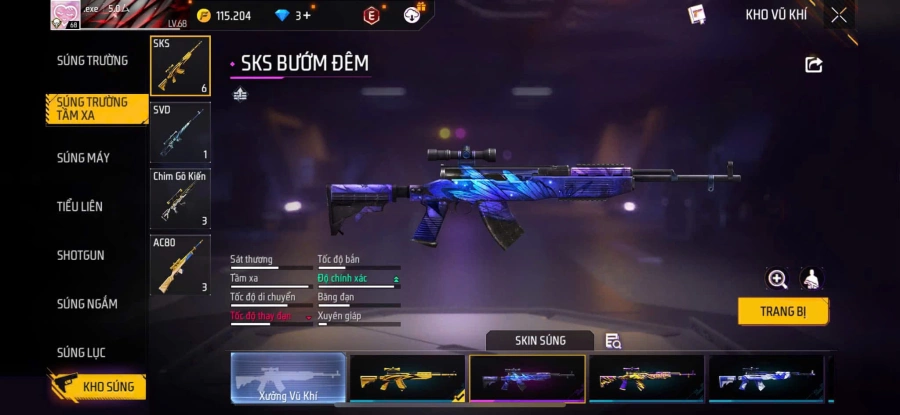Choose the Súng Lục category
The width and height of the screenshot is (900, 415).
coord(81,352)
